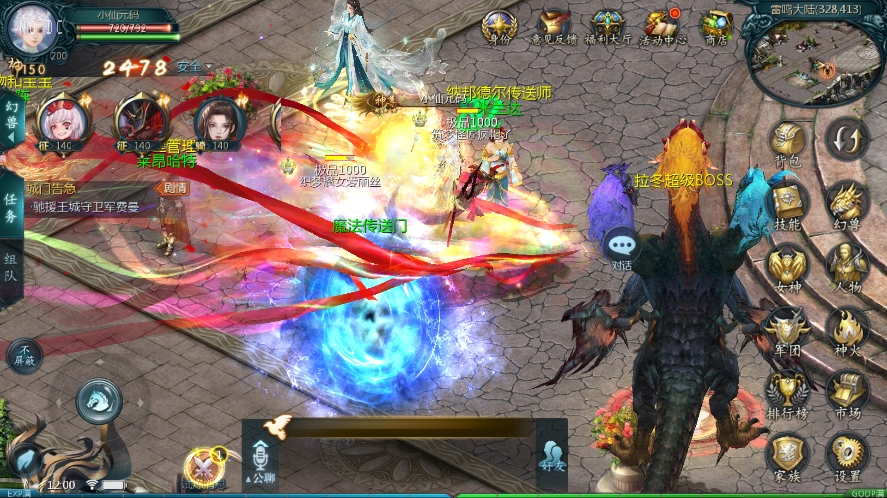The height and width of the screenshot is (498, 887).
Task: Open the 人物 character sheet
Action: click(847, 266)
